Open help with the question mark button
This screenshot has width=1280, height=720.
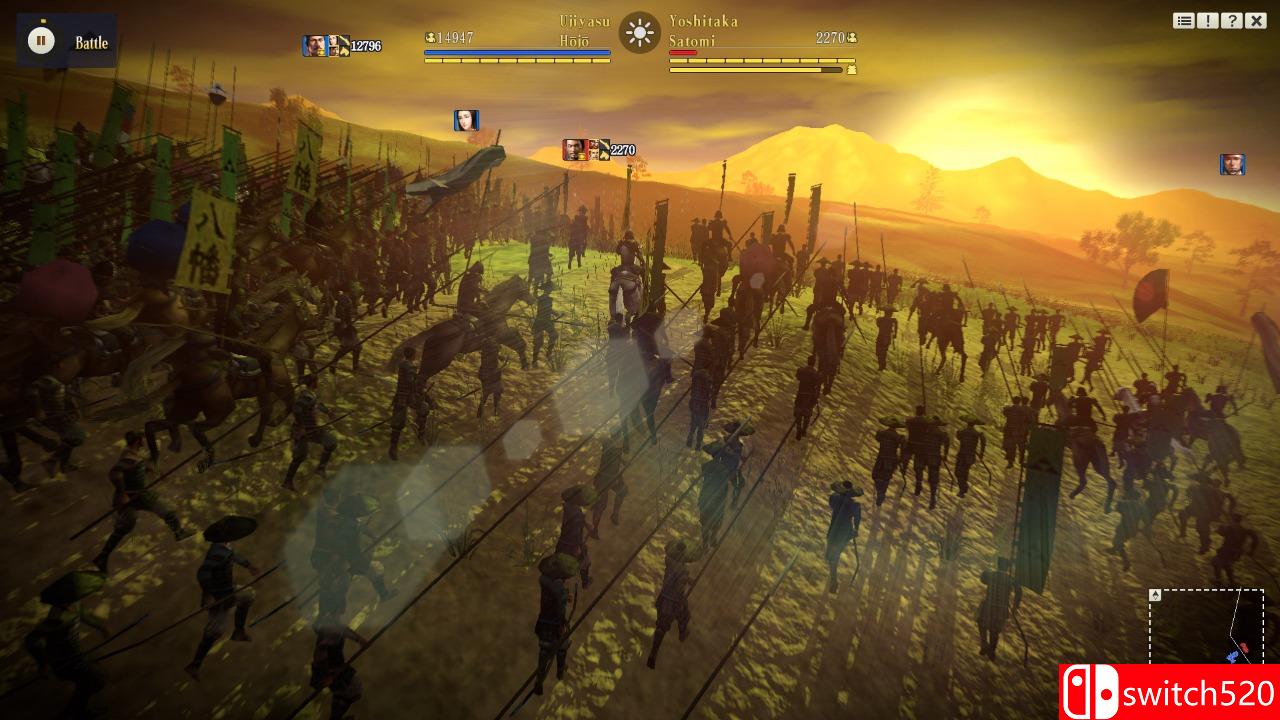[x=1232, y=21]
